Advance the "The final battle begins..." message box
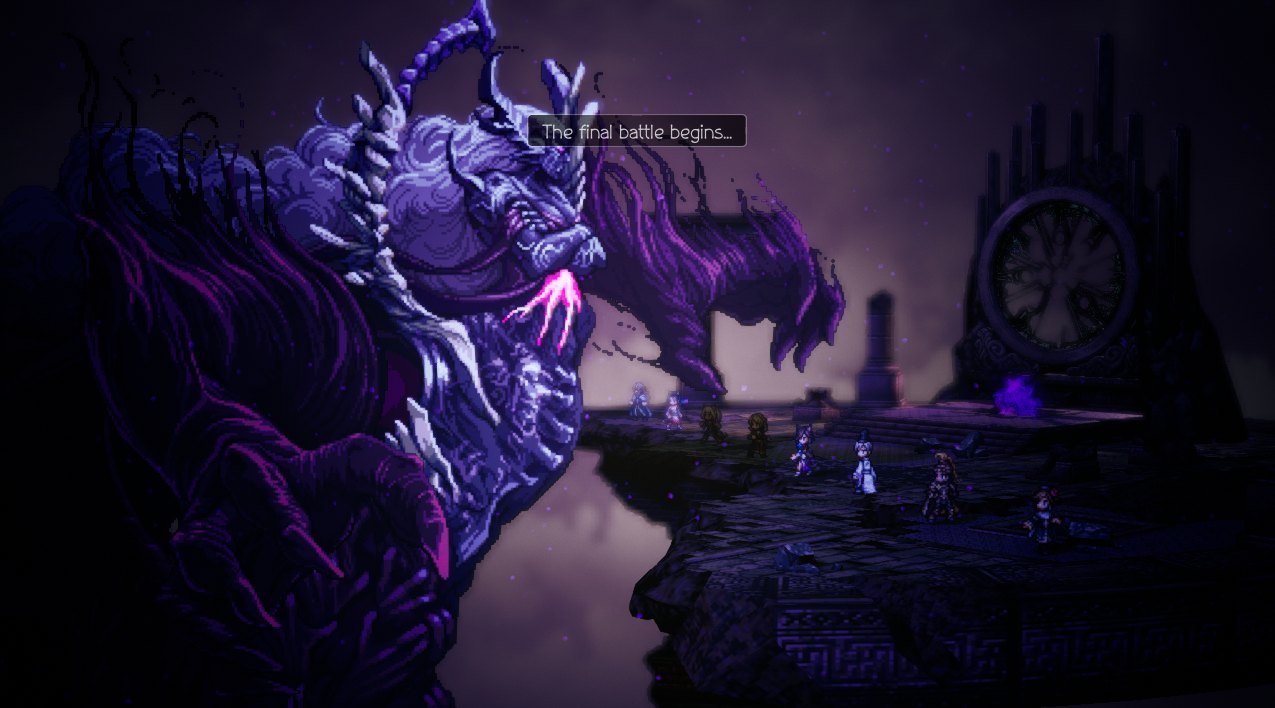 [x=637, y=131]
